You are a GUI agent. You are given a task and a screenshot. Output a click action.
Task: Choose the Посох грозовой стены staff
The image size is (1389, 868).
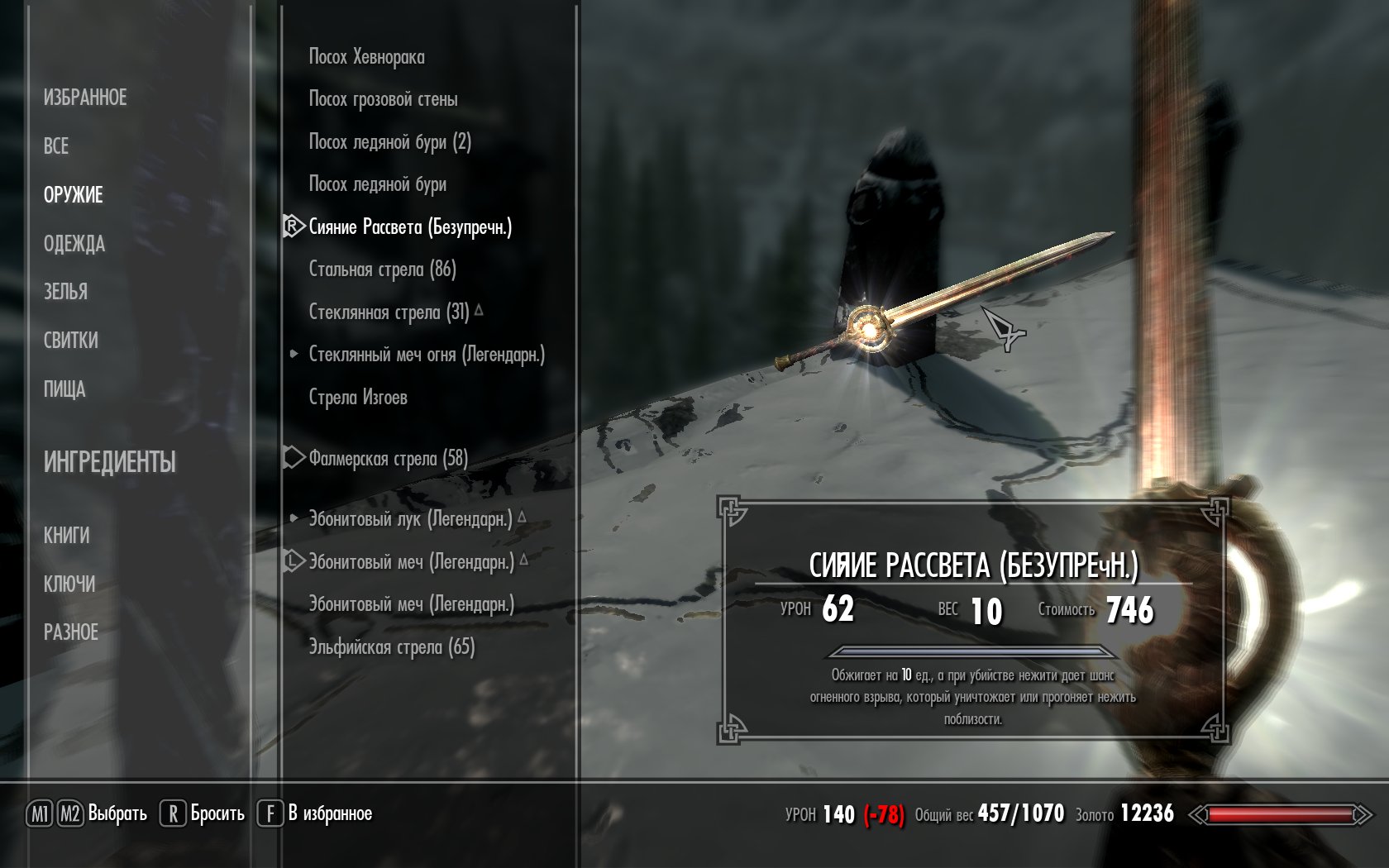click(383, 99)
